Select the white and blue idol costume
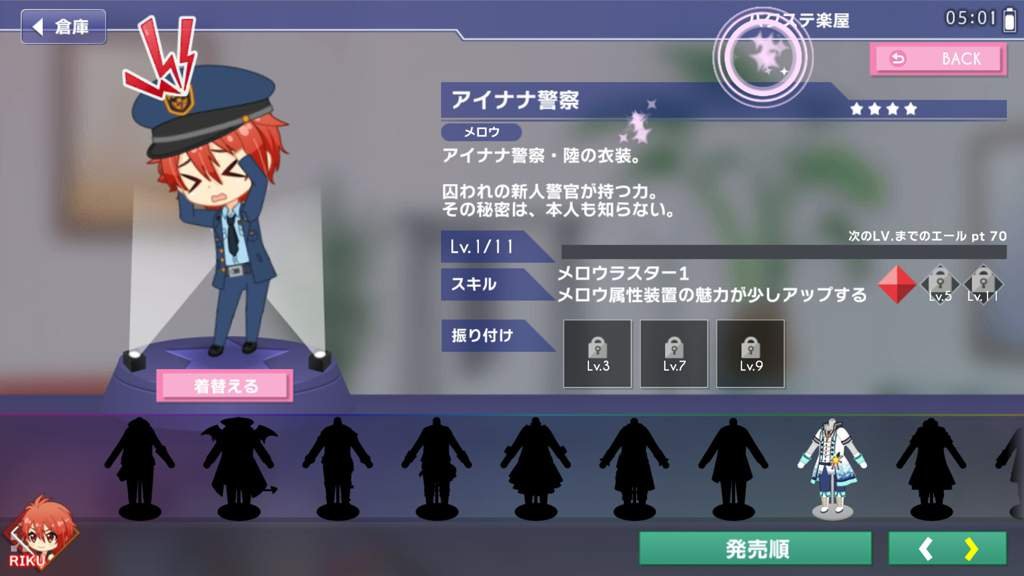The width and height of the screenshot is (1024, 576). coord(827,468)
